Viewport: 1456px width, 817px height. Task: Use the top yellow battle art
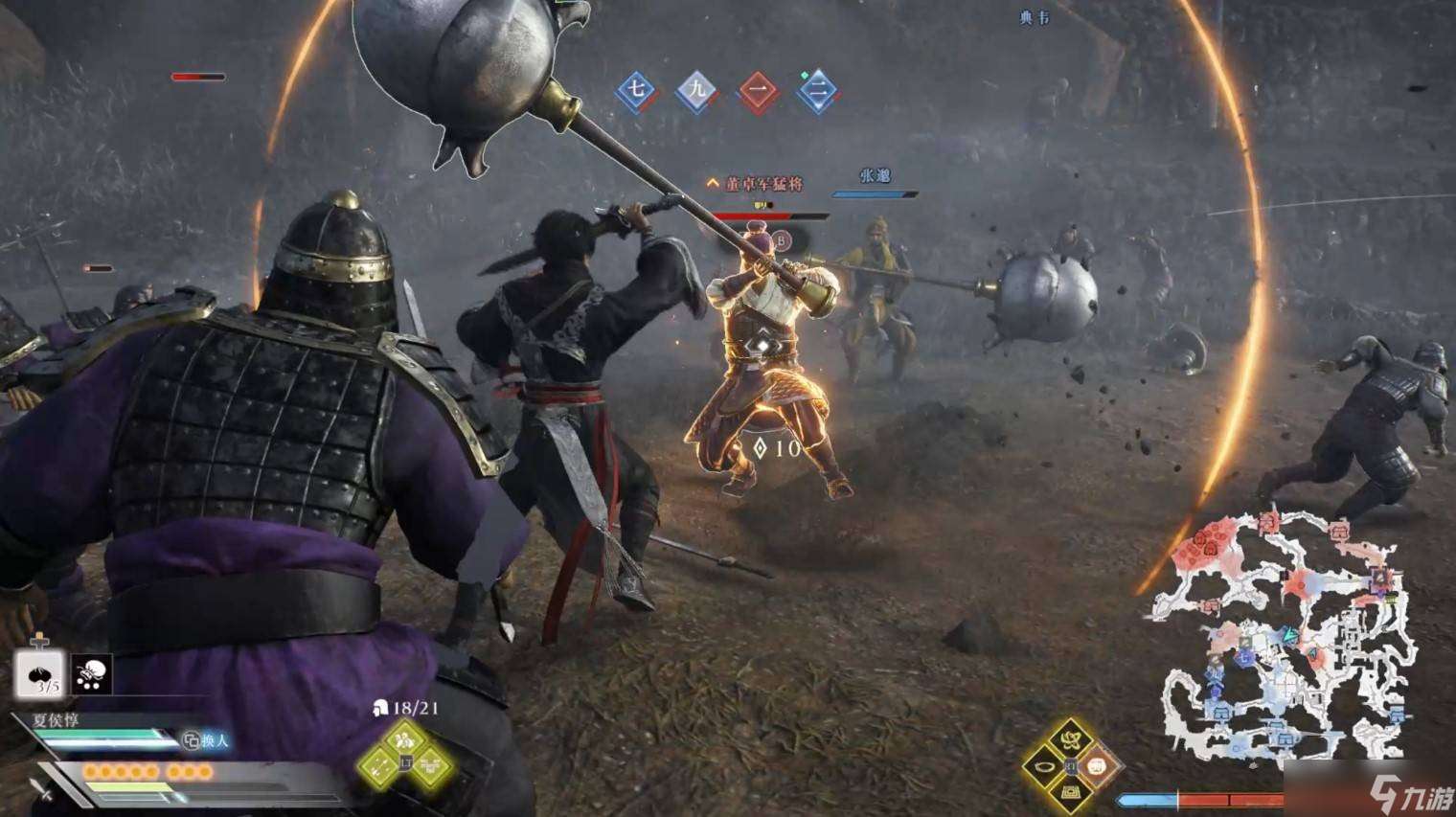coord(1069,738)
